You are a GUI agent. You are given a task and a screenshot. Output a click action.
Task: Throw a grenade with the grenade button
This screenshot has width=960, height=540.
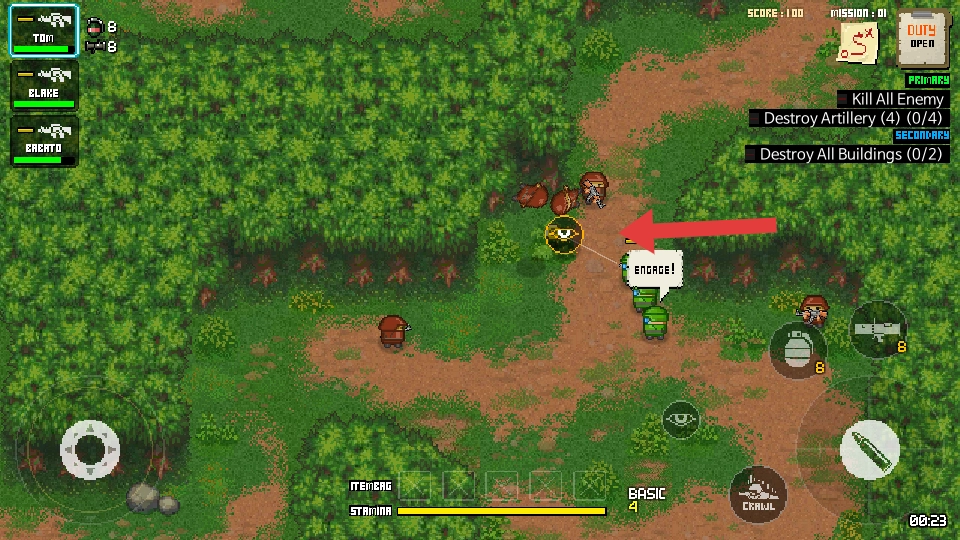click(797, 349)
